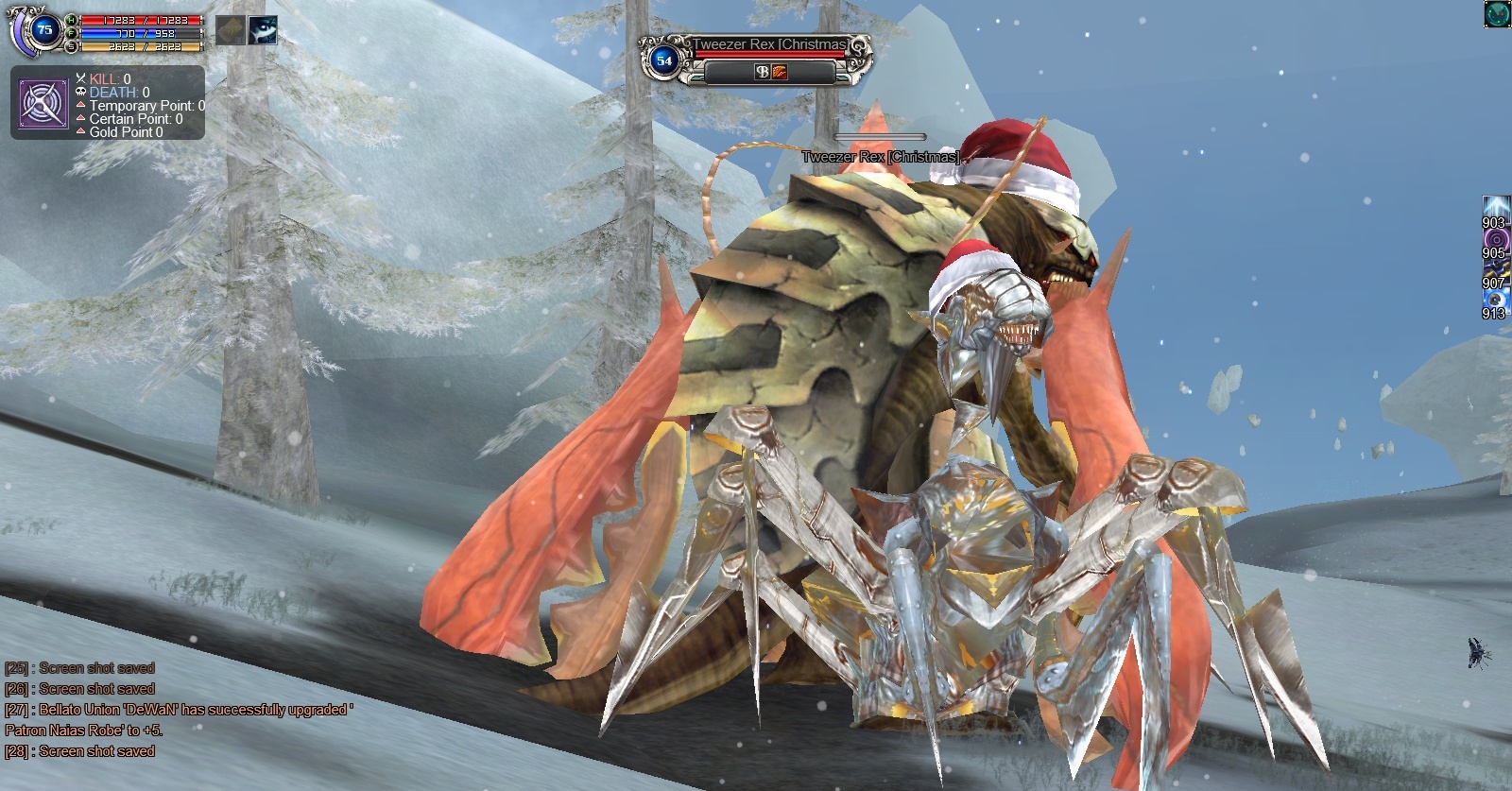Click the orange claw debuff icon on target
The width and height of the screenshot is (1512, 791).
(x=780, y=72)
